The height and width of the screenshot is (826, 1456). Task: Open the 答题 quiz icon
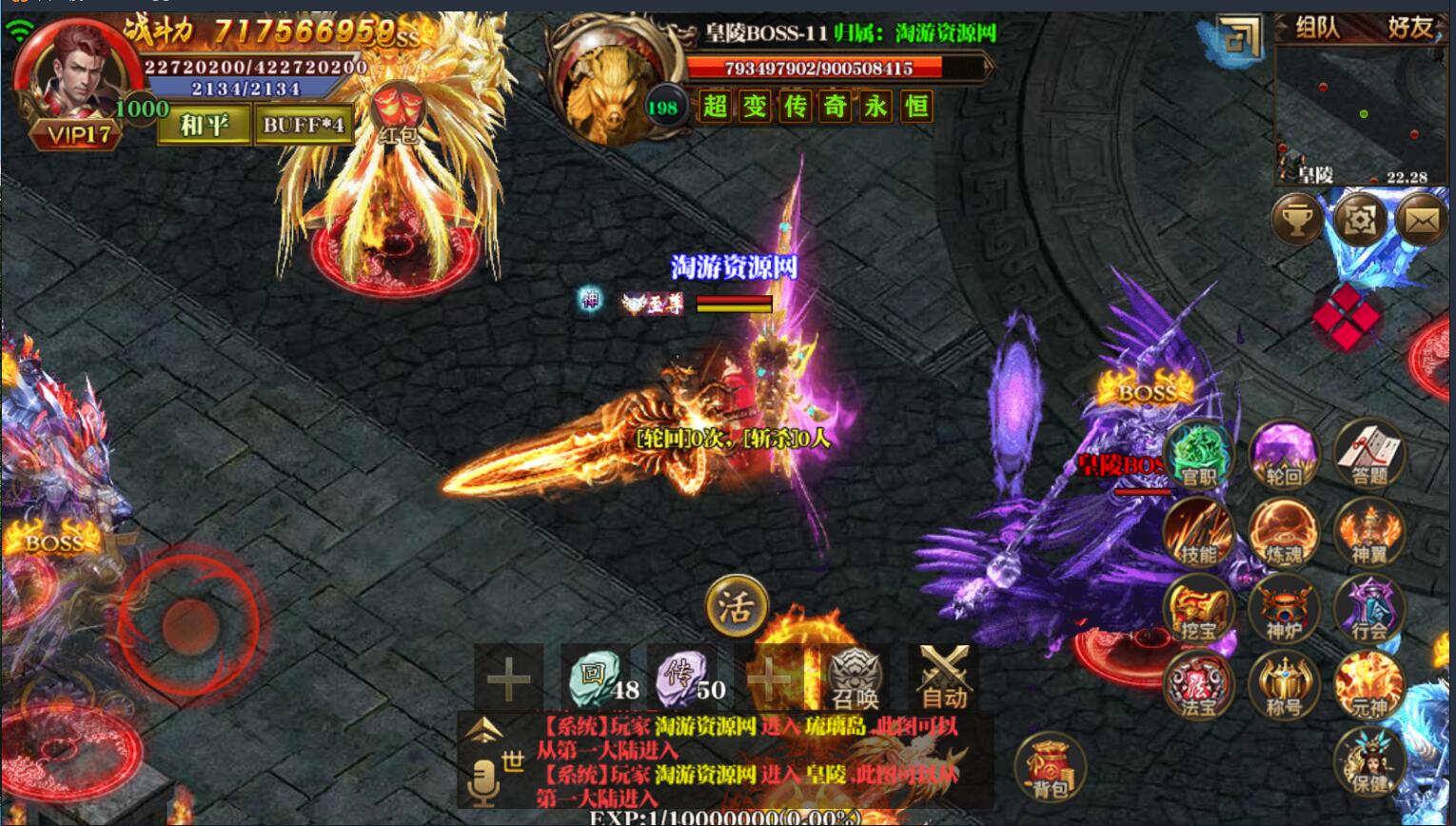pyautogui.click(x=1369, y=456)
